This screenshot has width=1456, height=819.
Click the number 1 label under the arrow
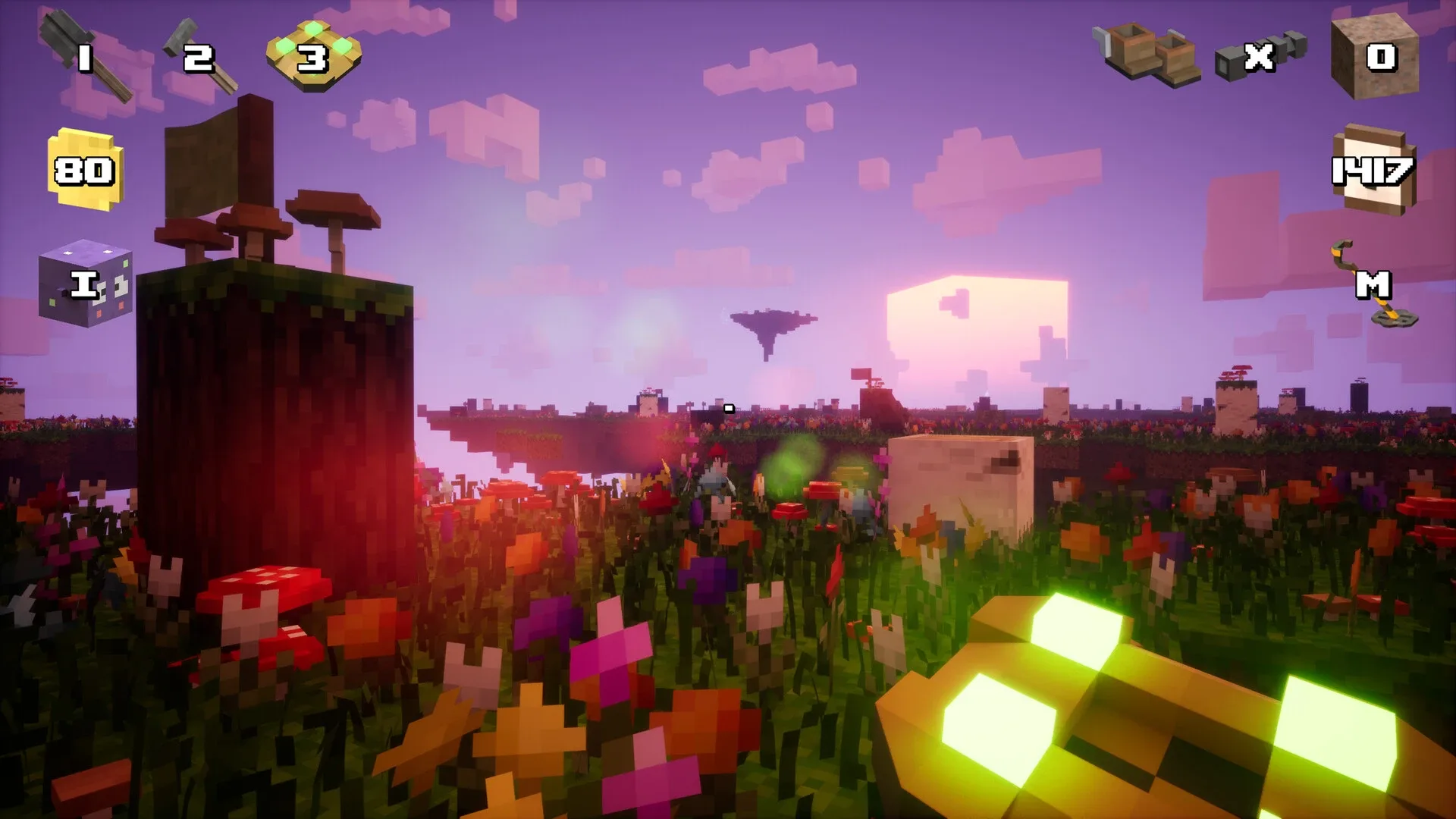tap(83, 57)
